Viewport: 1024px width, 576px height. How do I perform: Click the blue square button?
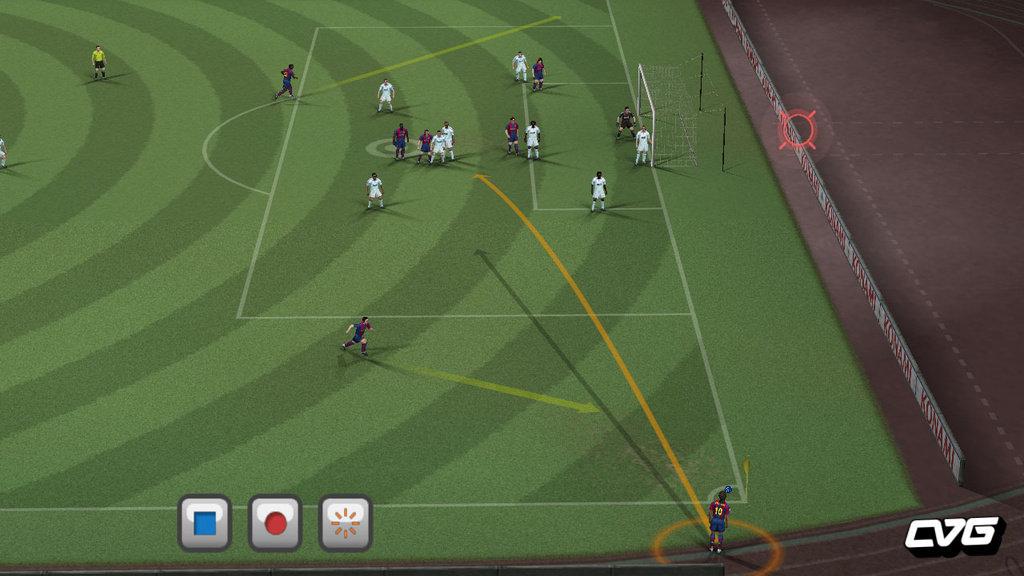[x=205, y=523]
